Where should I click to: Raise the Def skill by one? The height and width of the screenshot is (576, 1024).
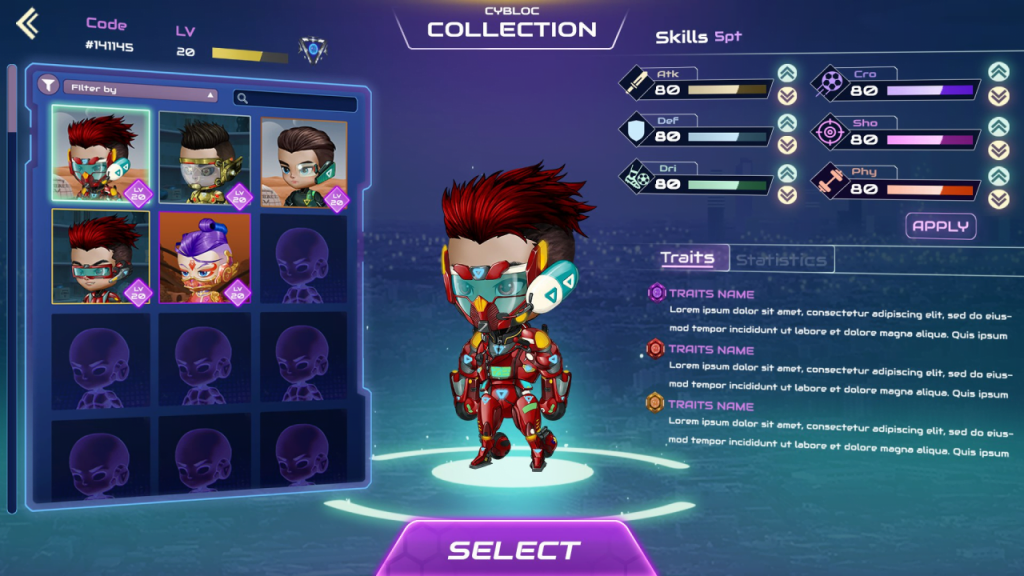coord(787,123)
